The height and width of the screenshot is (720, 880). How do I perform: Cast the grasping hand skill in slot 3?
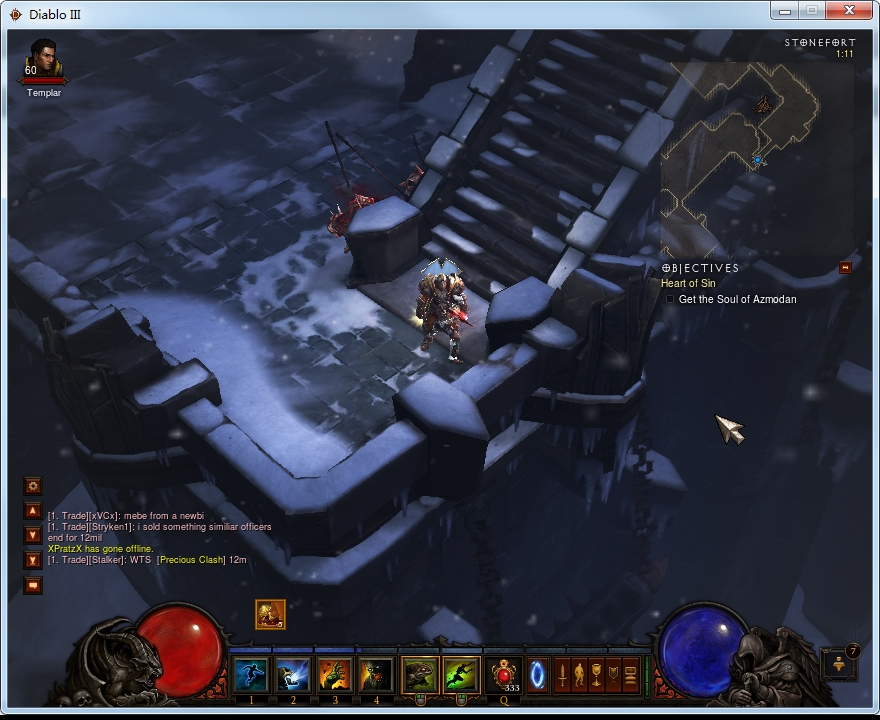[335, 676]
